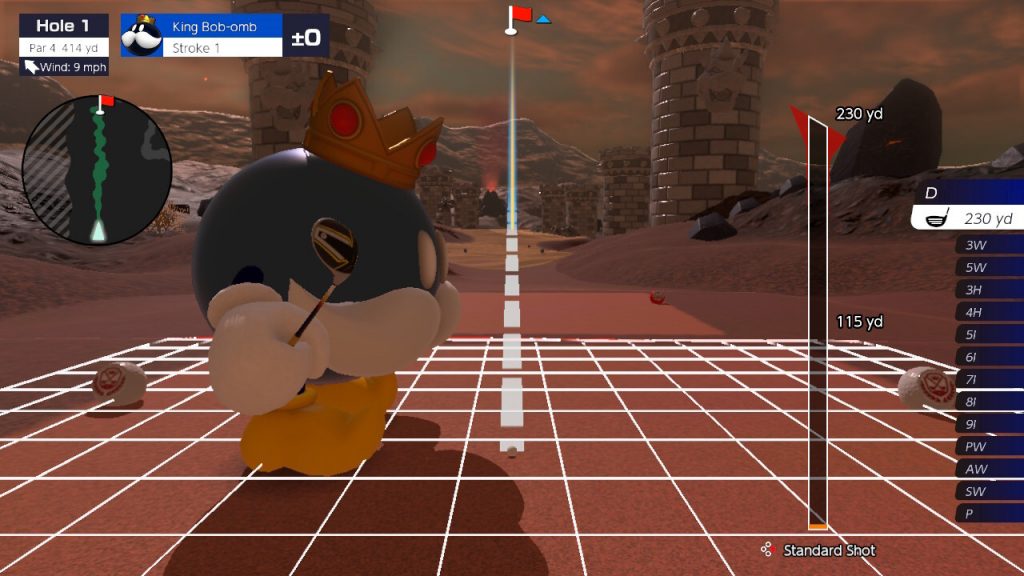1024x576 pixels.
Task: Open the circular course minimap
Action: tap(97, 171)
